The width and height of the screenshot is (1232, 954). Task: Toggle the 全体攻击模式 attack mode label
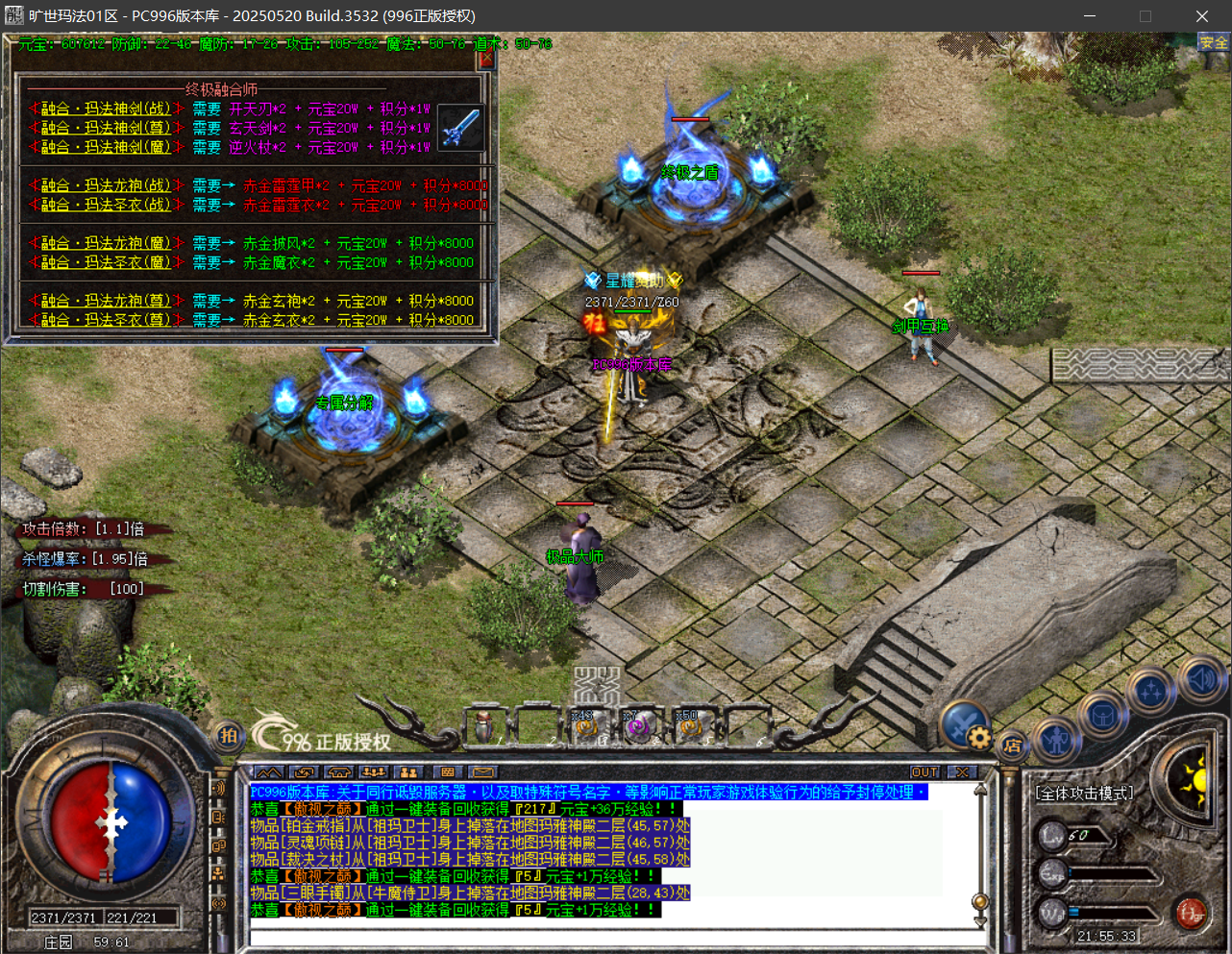point(1084,794)
